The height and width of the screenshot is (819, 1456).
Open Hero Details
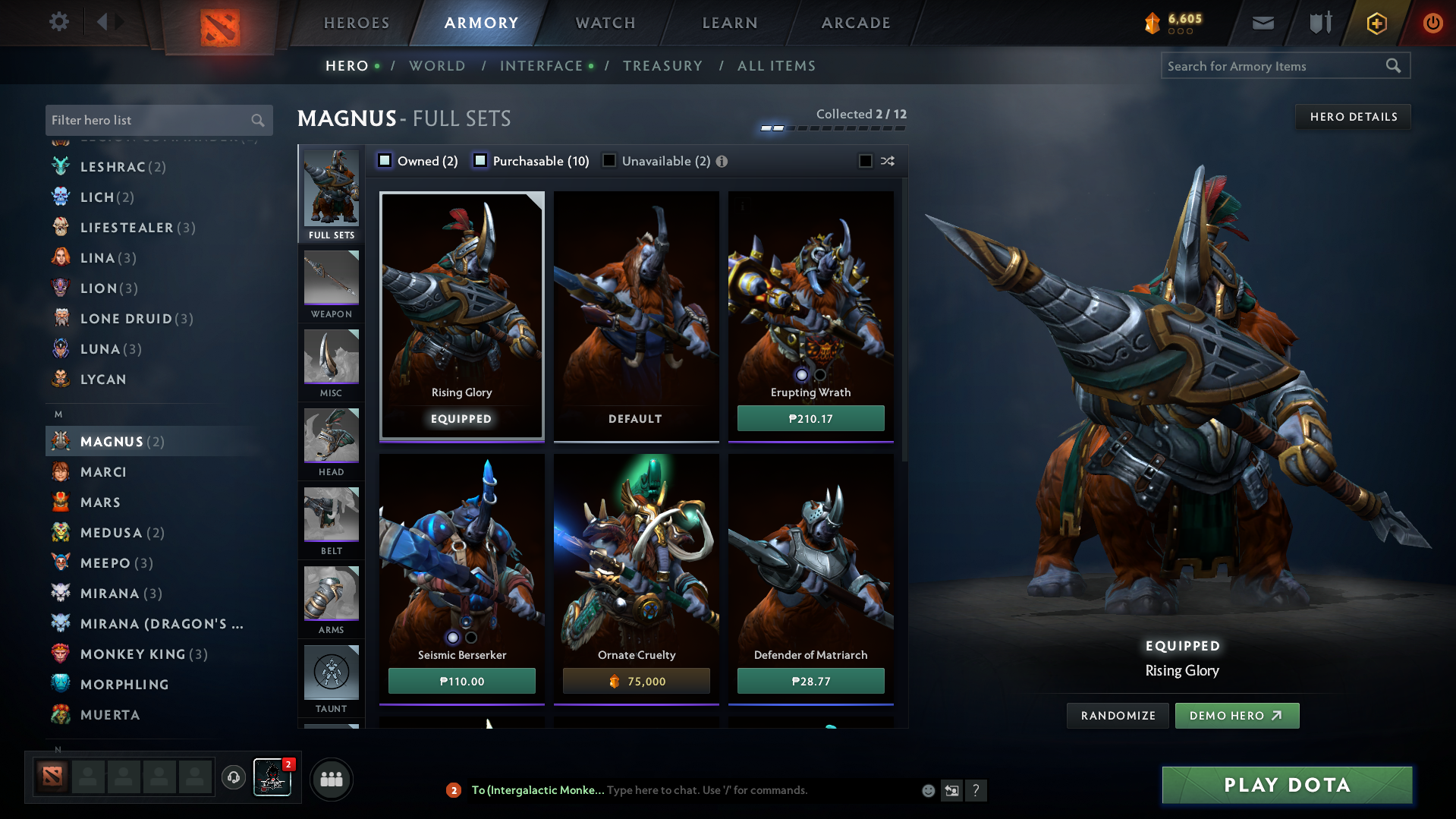tap(1353, 117)
